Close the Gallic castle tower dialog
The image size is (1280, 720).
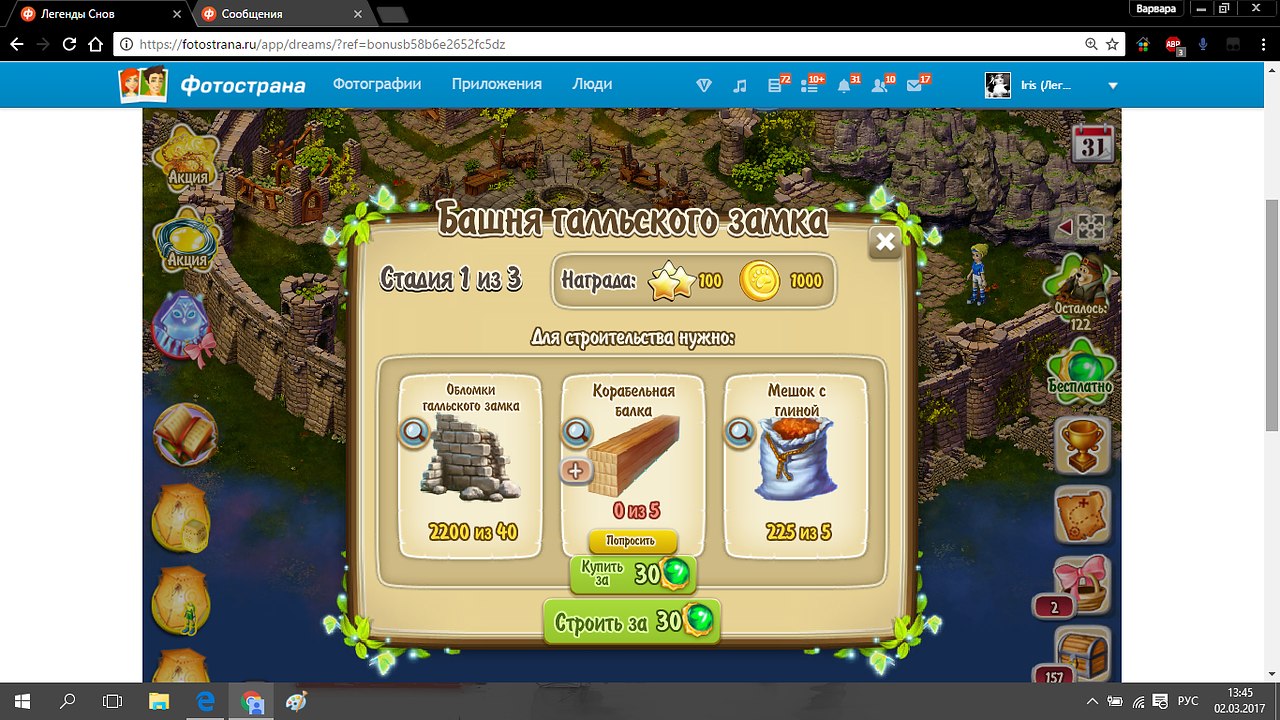884,241
